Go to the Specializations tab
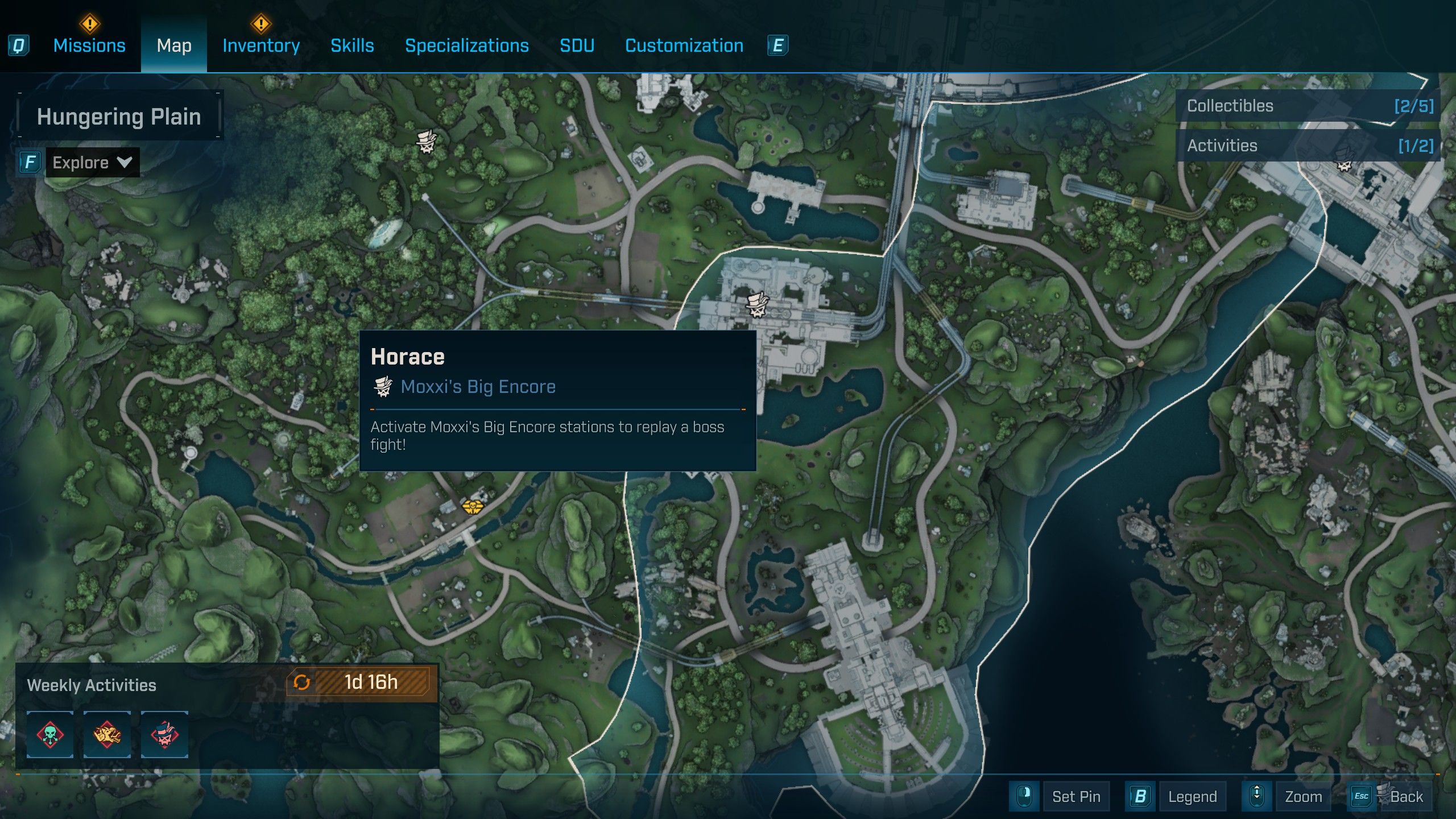The height and width of the screenshot is (819, 1456). pyautogui.click(x=466, y=45)
